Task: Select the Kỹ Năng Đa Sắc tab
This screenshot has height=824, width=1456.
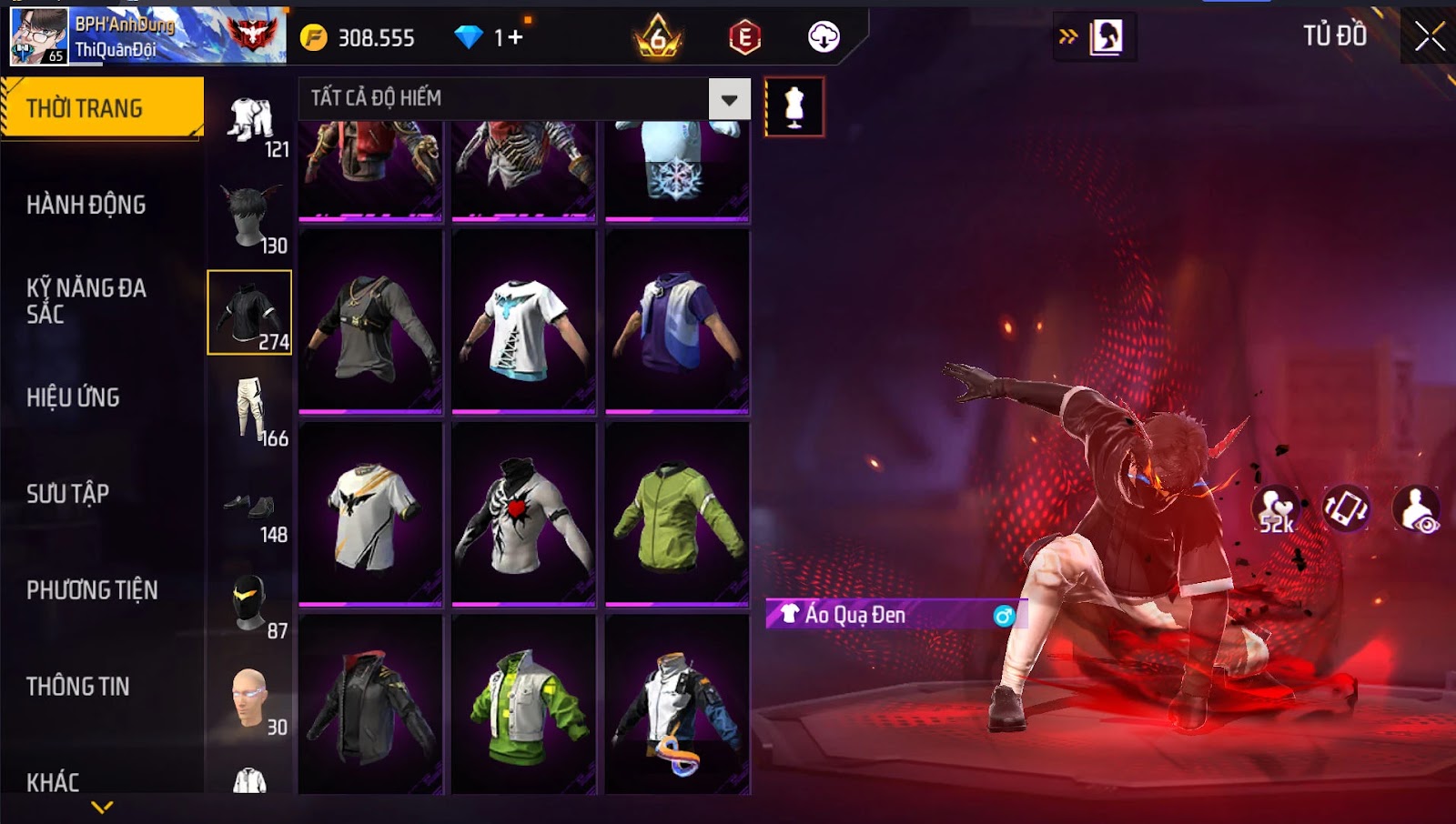Action: [86, 301]
